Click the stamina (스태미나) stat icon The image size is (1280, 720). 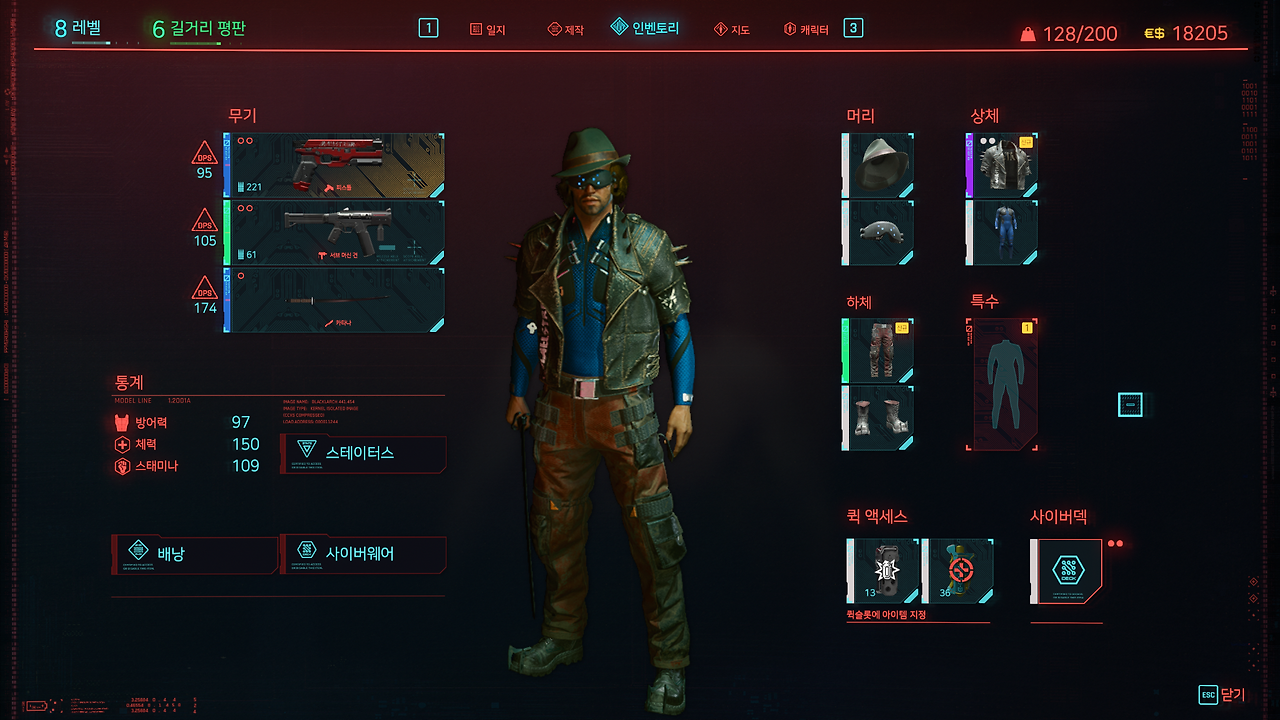point(125,465)
